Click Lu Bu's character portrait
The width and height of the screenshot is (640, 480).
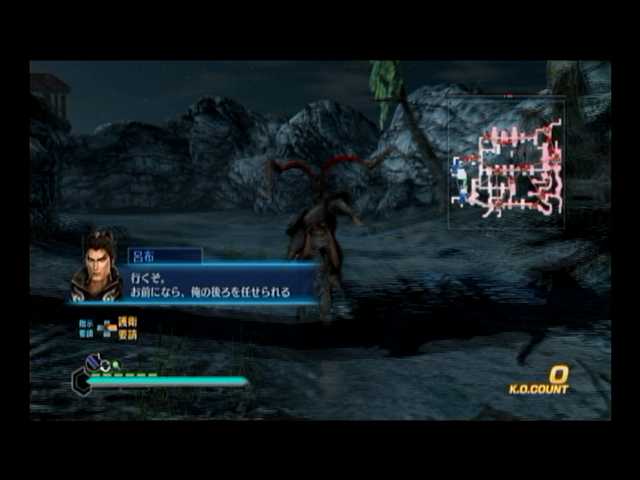(96, 268)
